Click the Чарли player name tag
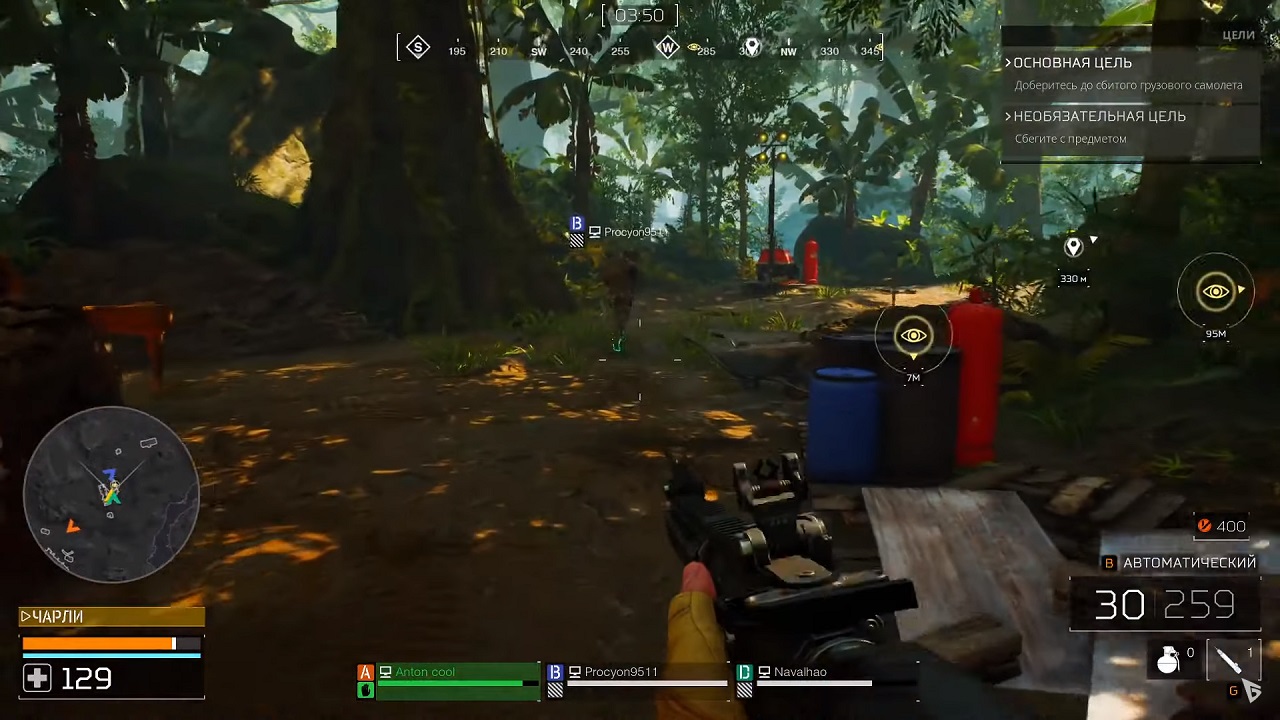The height and width of the screenshot is (720, 1280). (x=58, y=617)
